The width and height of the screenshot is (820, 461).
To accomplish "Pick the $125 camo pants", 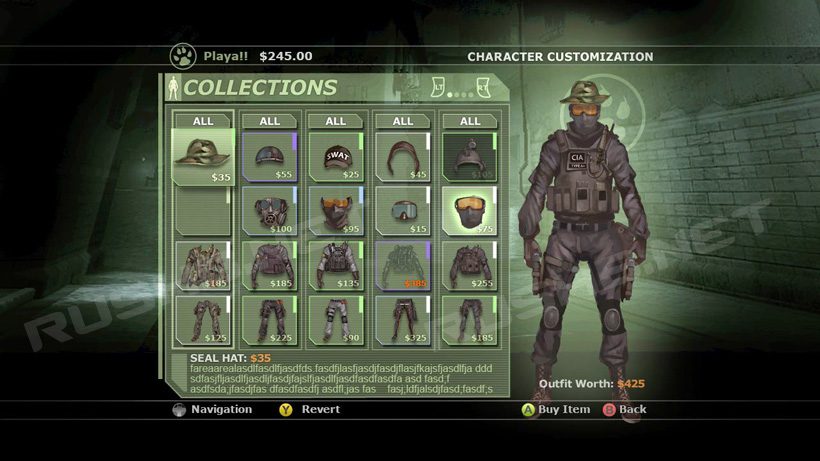I will click(203, 319).
